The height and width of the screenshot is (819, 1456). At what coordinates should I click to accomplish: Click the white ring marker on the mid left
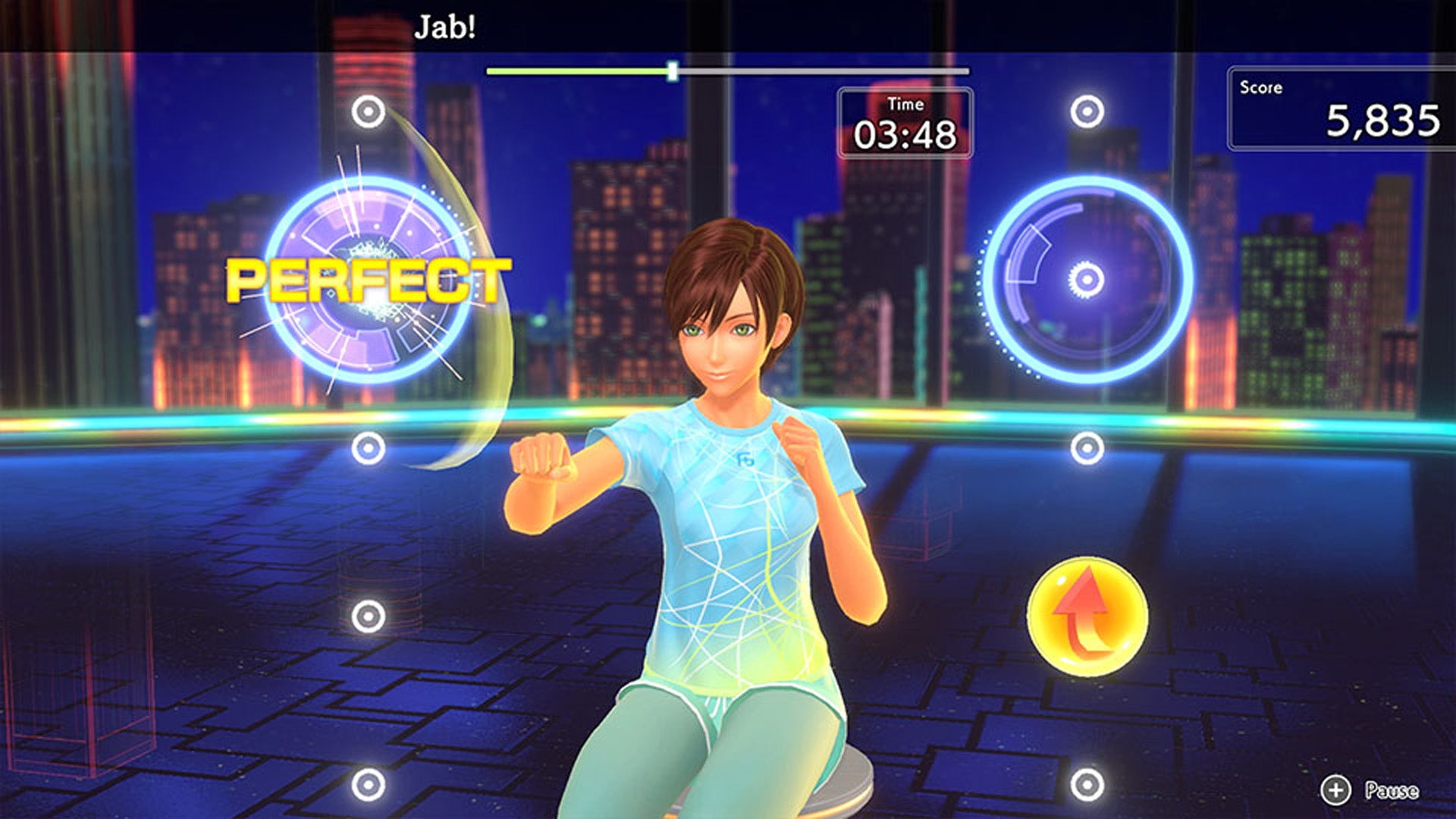click(x=369, y=447)
